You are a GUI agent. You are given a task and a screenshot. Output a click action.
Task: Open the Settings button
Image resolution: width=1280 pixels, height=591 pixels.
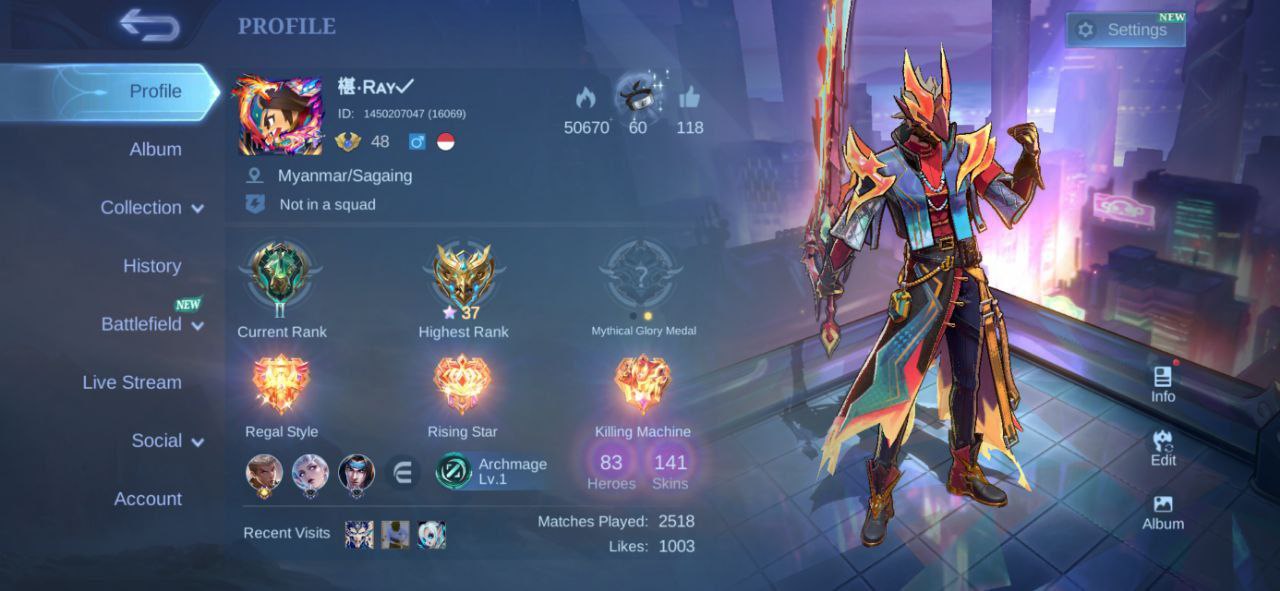point(1125,30)
